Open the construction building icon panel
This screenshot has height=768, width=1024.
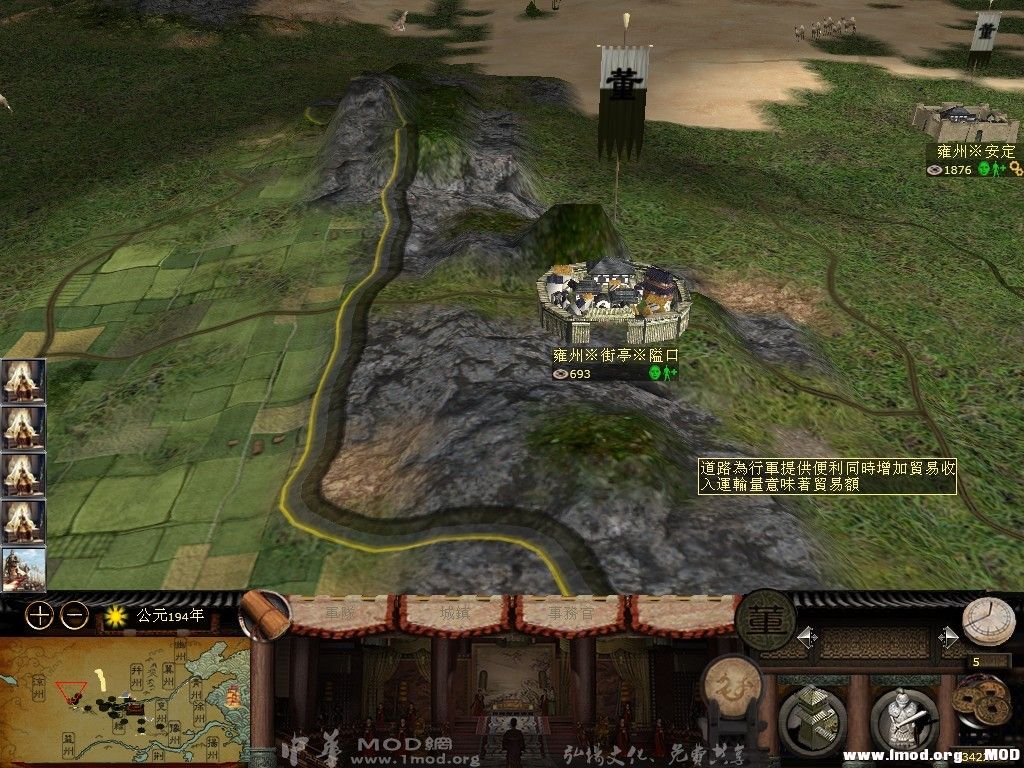point(811,717)
